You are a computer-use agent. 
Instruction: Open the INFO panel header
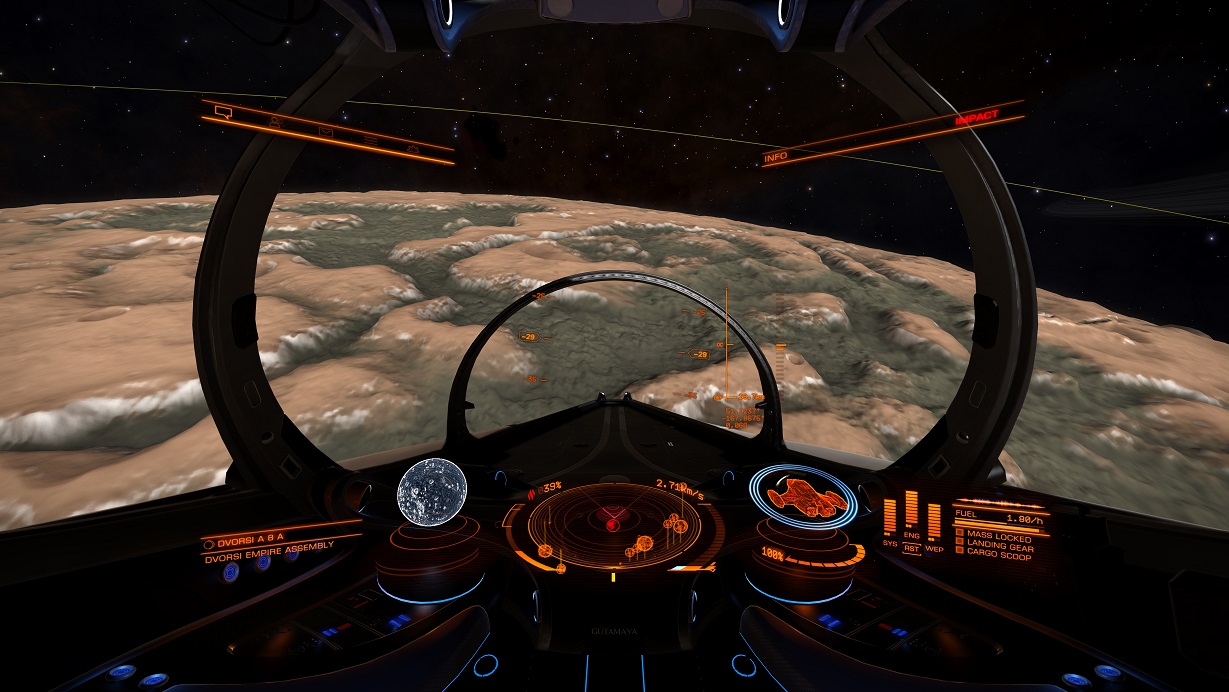point(776,157)
